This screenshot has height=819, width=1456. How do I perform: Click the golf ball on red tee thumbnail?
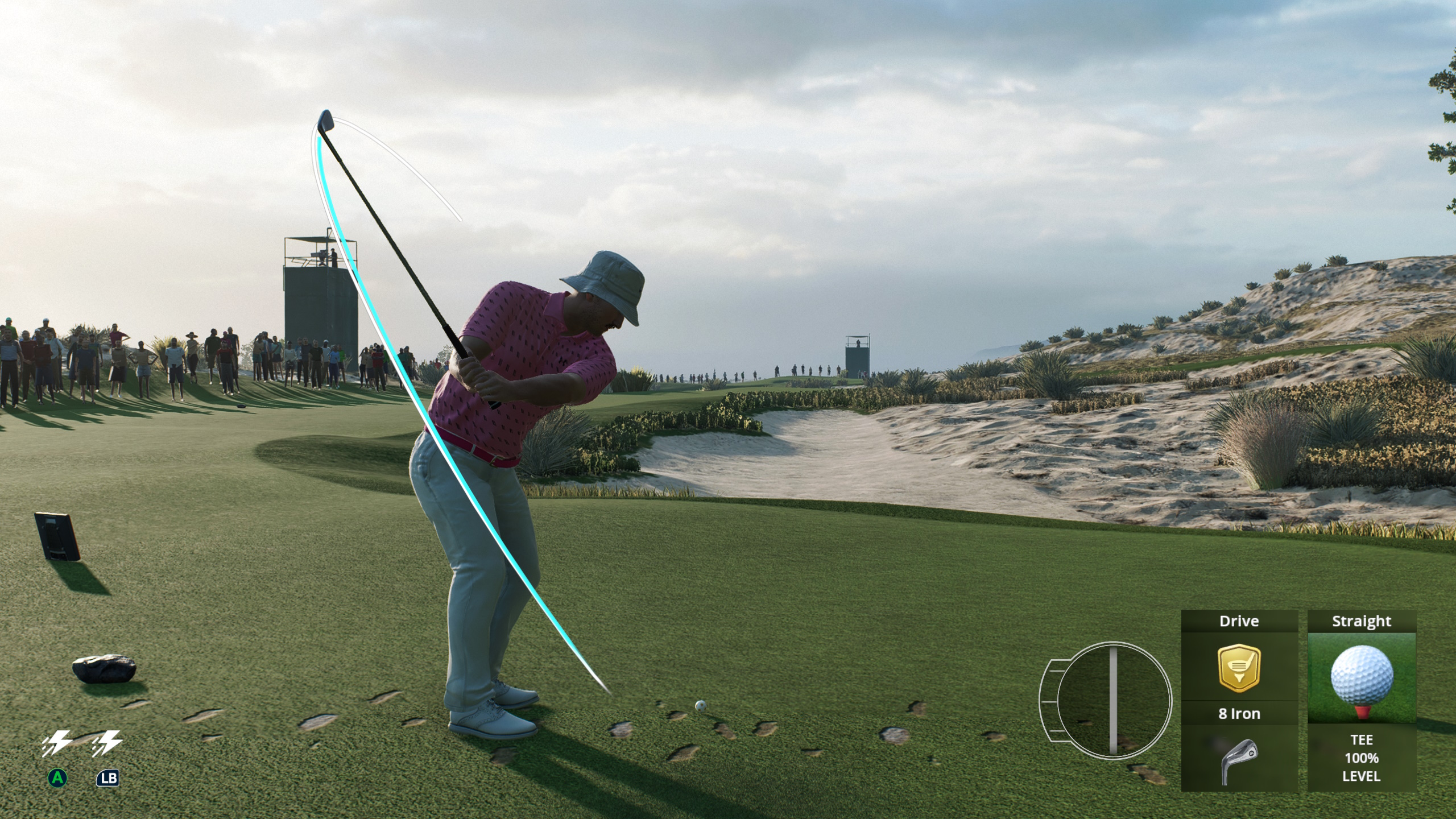coord(1363,677)
